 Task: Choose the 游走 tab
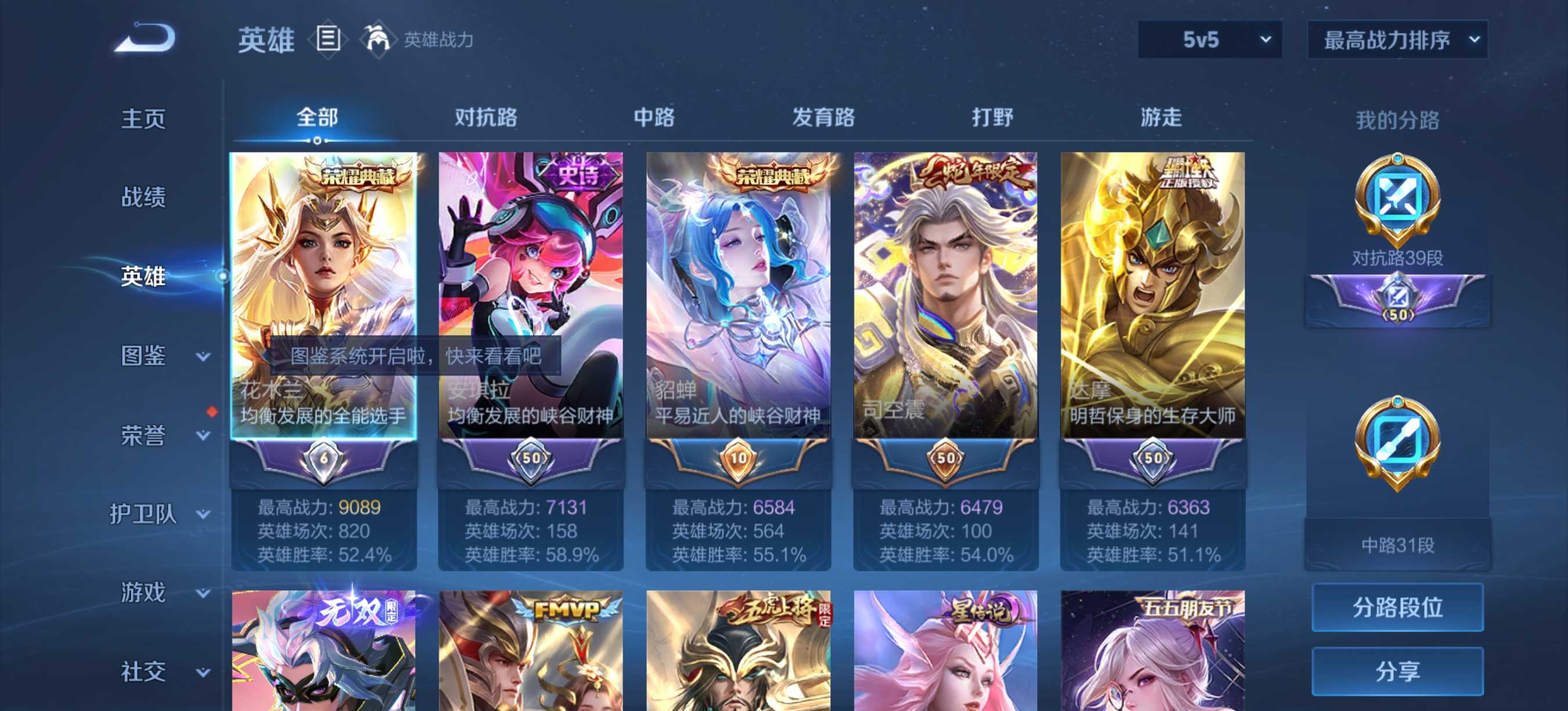coord(1161,117)
